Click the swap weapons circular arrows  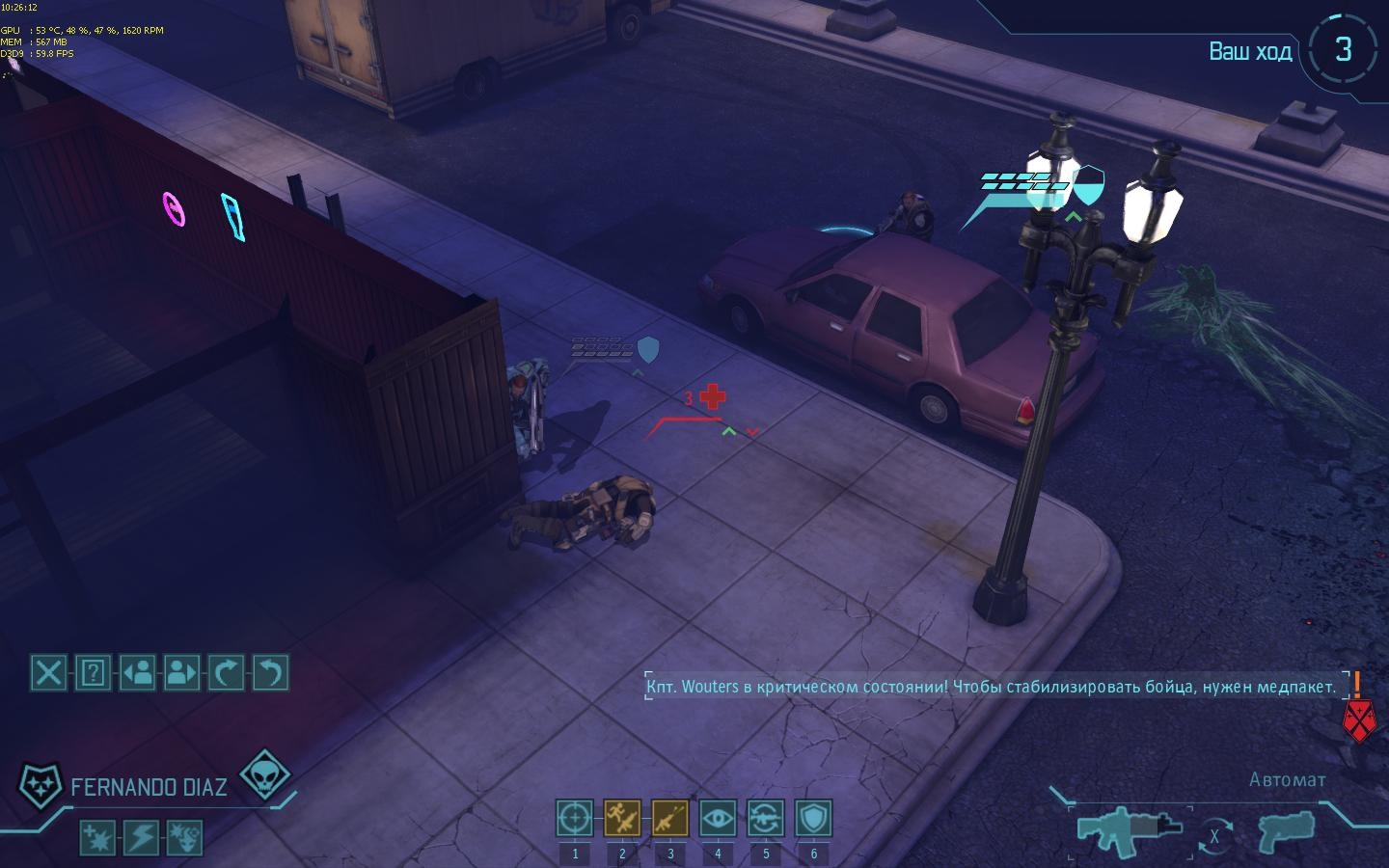(x=1214, y=836)
